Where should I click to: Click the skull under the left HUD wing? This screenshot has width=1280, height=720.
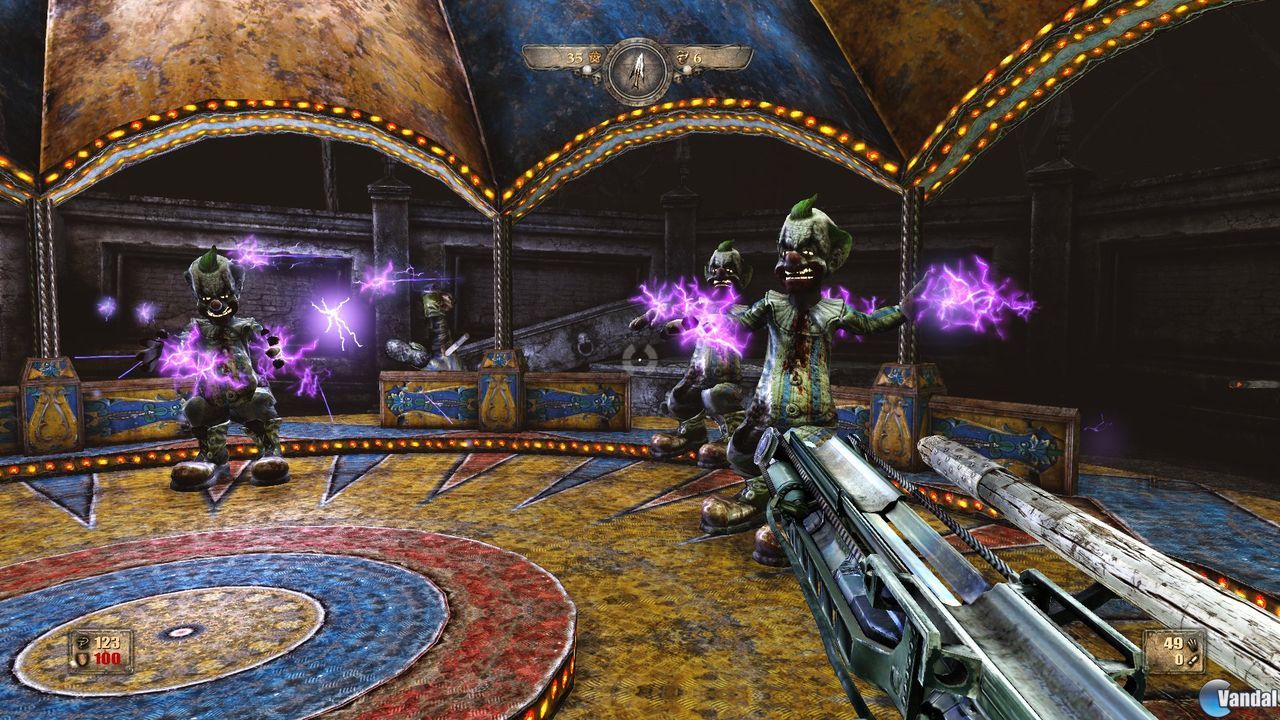point(596,78)
